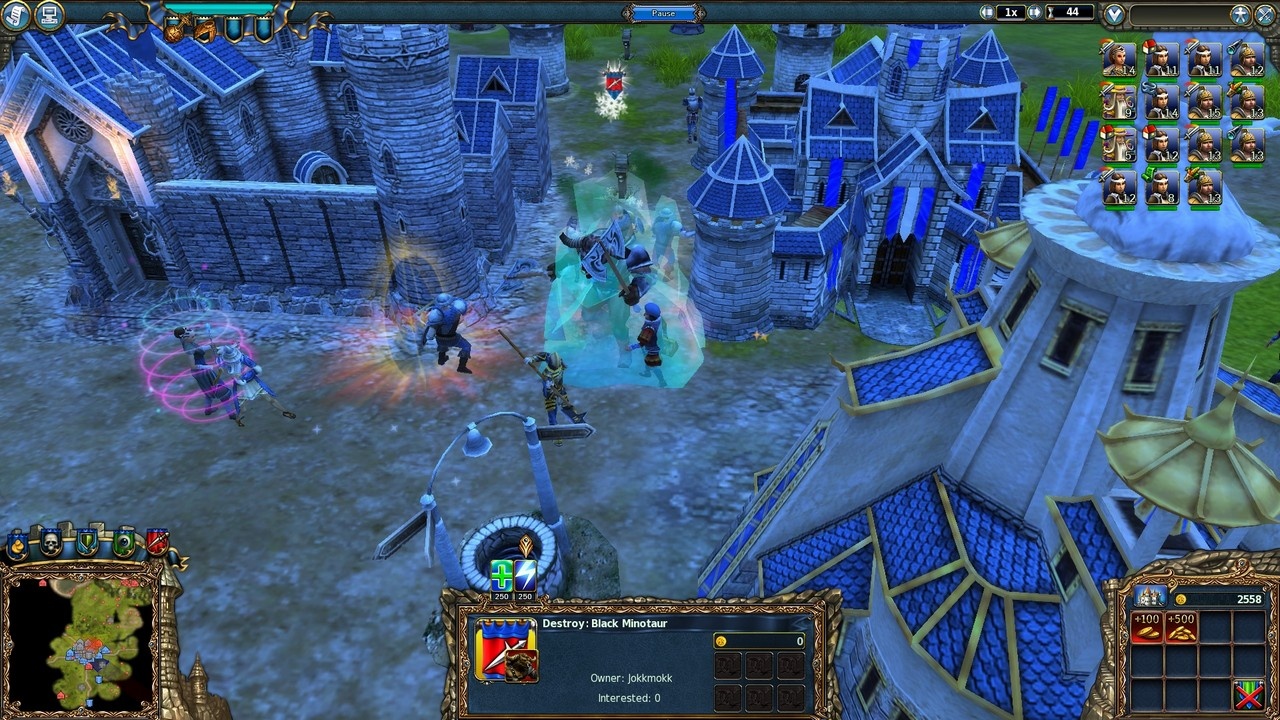Select the level 14 hero portrait at top right
The image size is (1280, 720).
tap(1119, 60)
